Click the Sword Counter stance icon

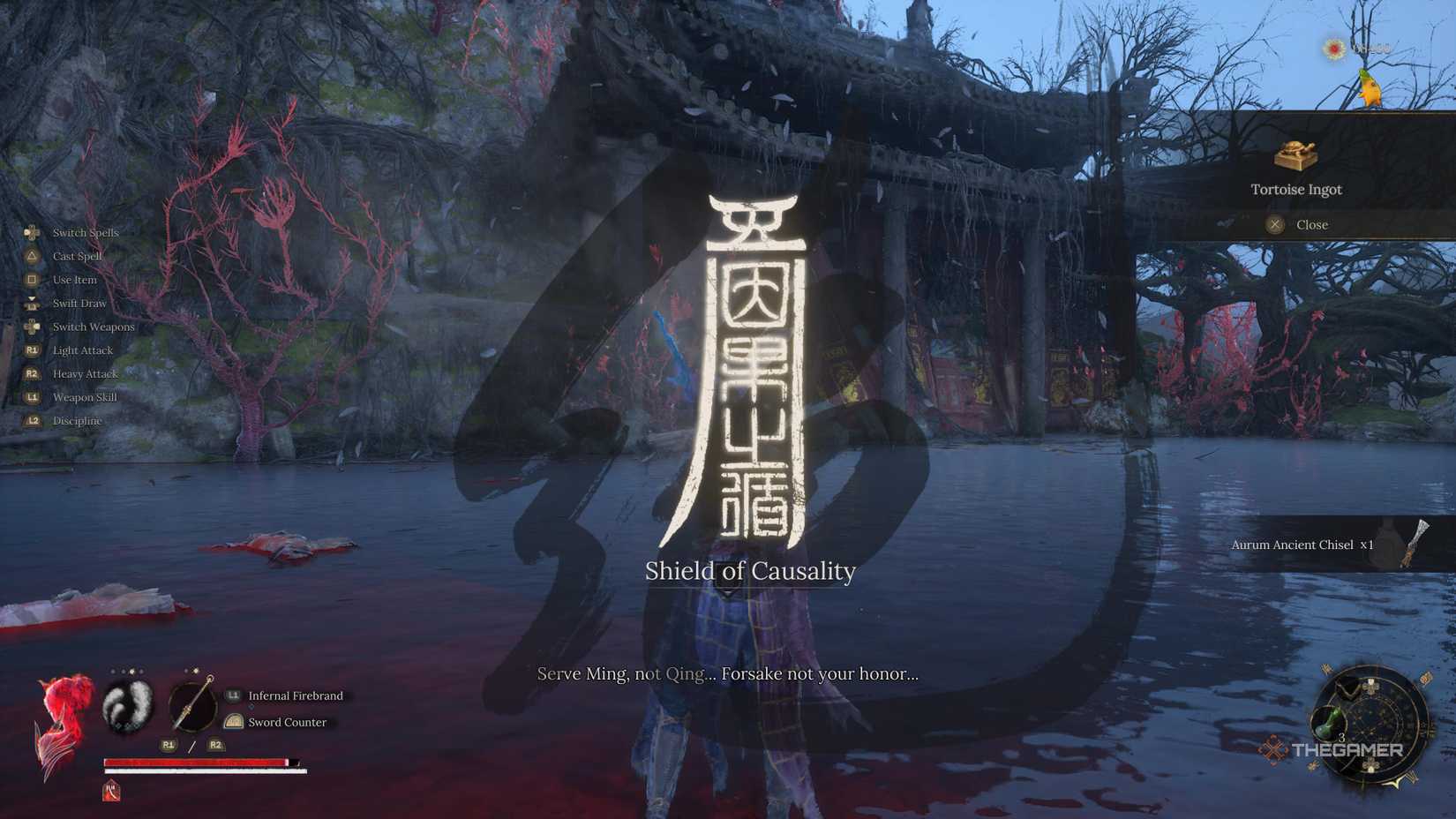pos(232,722)
